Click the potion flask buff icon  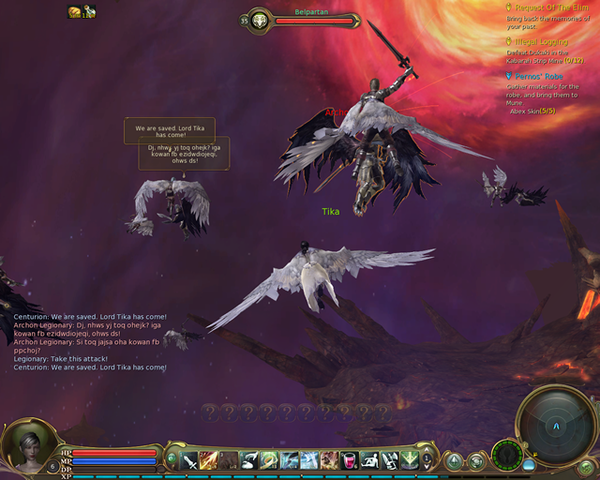pyautogui.click(x=89, y=12)
